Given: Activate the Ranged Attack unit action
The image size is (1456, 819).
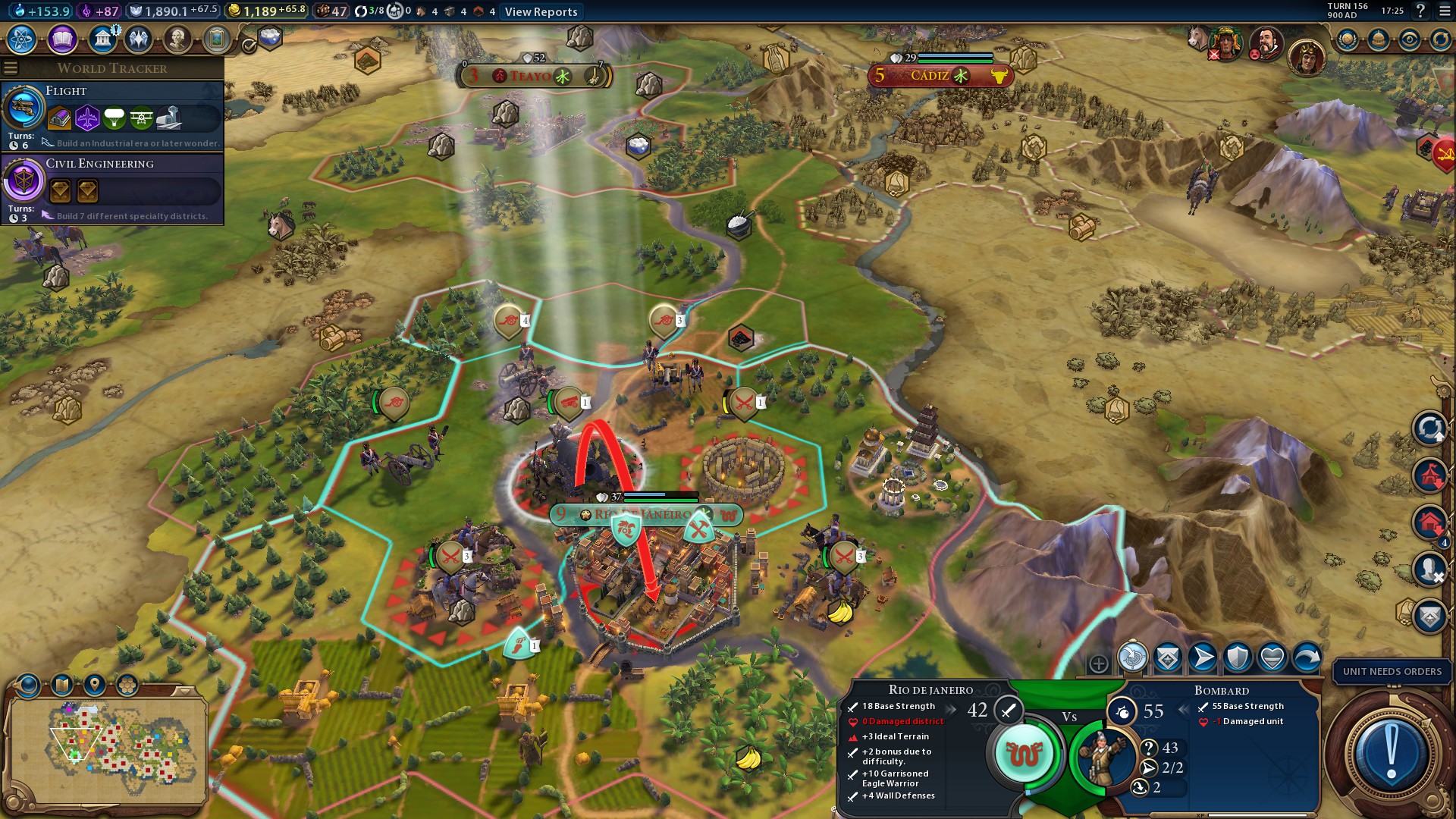Looking at the screenshot, I should click(x=1132, y=657).
